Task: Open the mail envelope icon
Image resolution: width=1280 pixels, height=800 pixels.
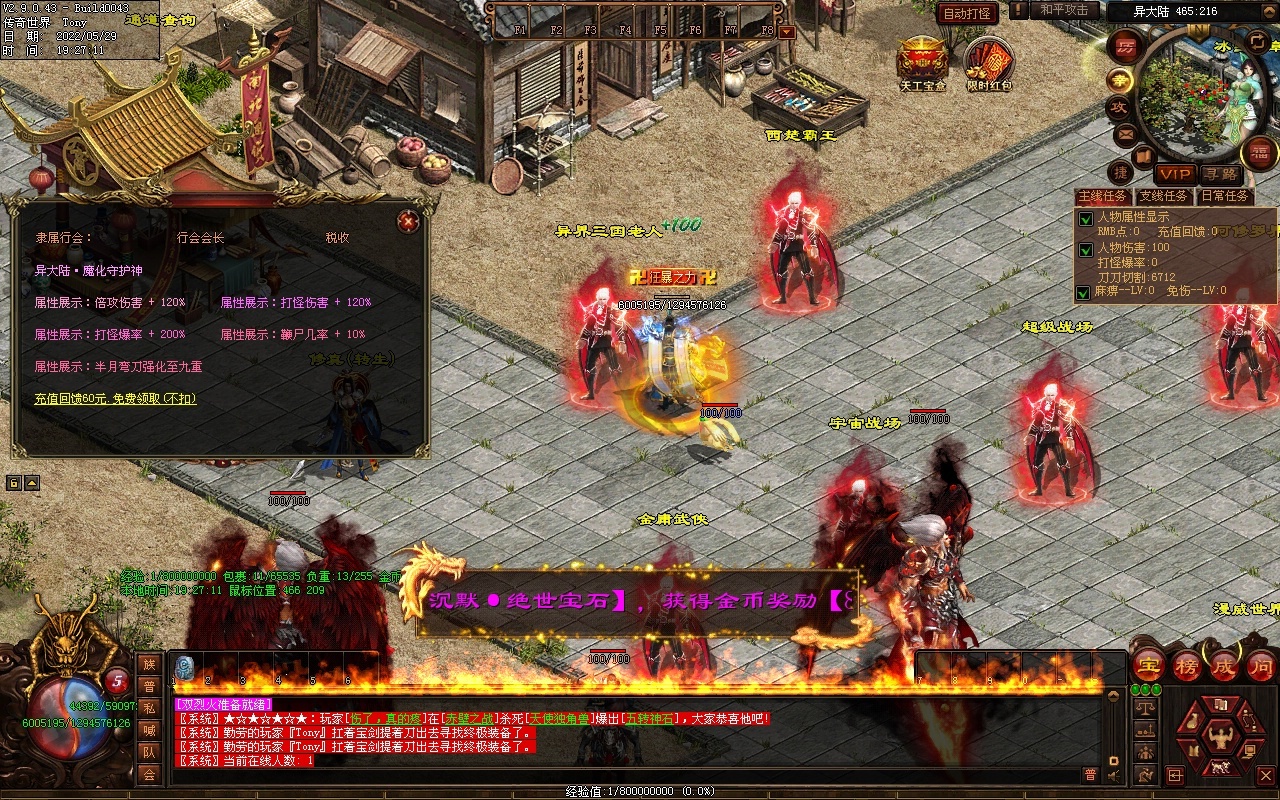Action: [x=1125, y=134]
